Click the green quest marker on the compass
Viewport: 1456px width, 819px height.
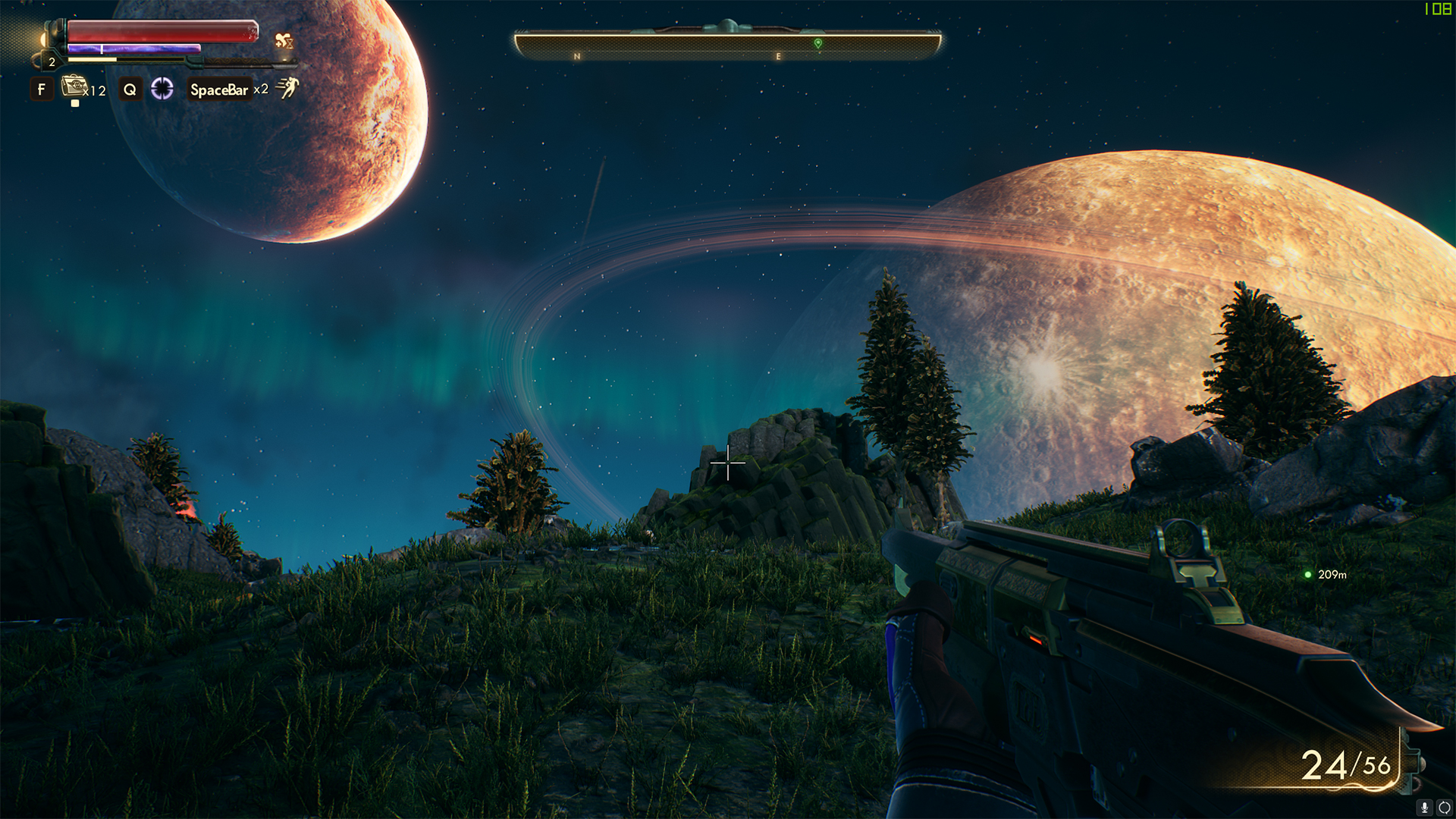coord(818,43)
